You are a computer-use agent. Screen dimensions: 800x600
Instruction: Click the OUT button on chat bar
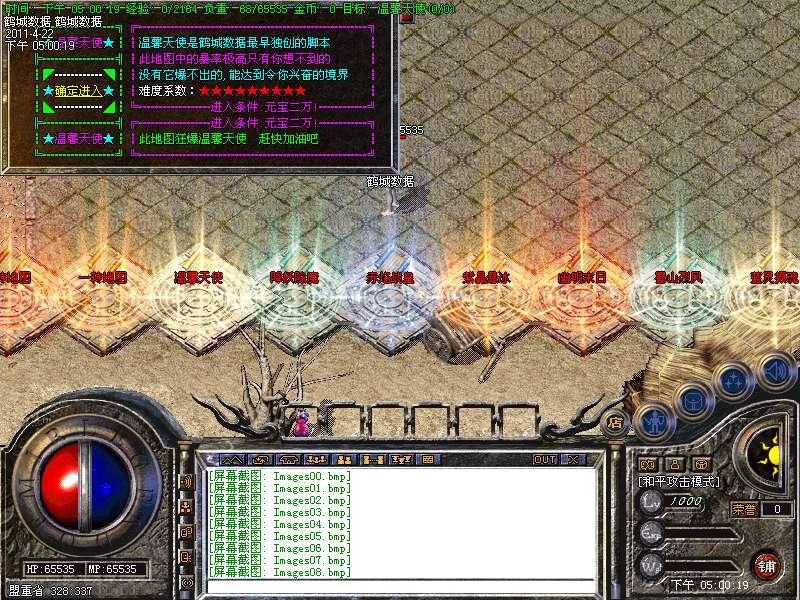545,460
